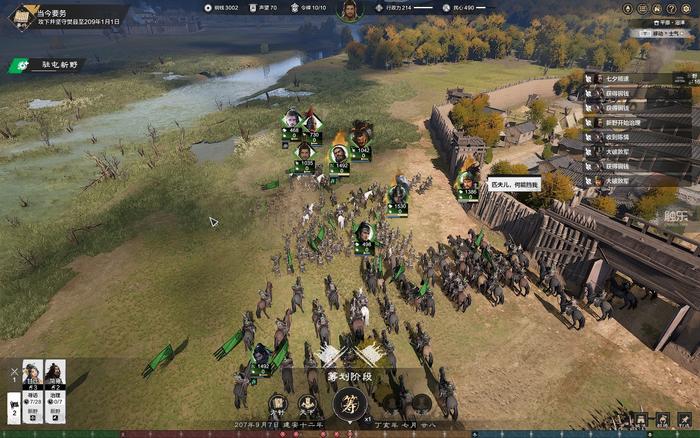The image size is (700, 438).
Task: Click the 当今要务 current task panel
Action: click(62, 16)
